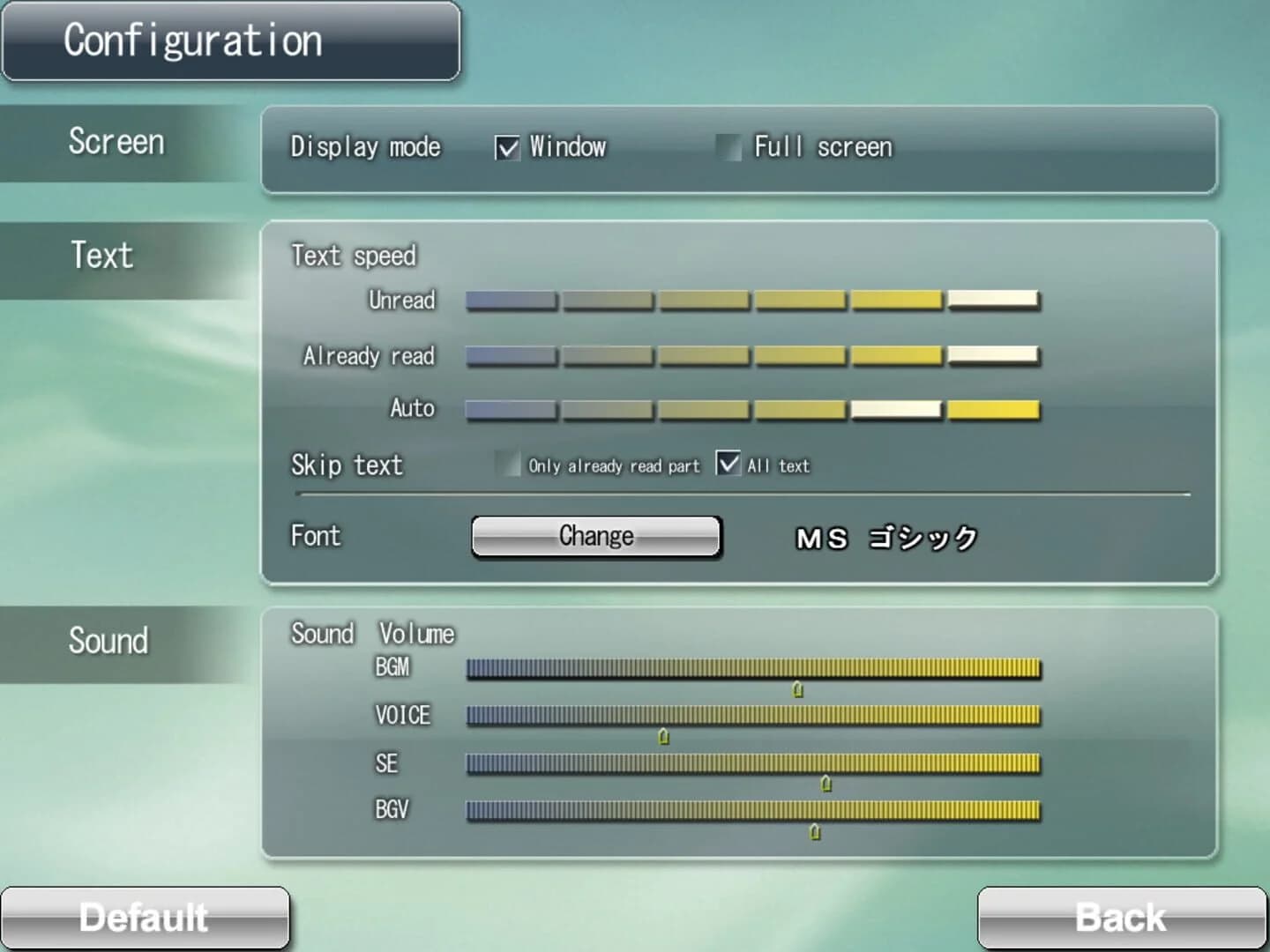The height and width of the screenshot is (952, 1270).
Task: Adjust the SE volume slider
Action: 825,783
